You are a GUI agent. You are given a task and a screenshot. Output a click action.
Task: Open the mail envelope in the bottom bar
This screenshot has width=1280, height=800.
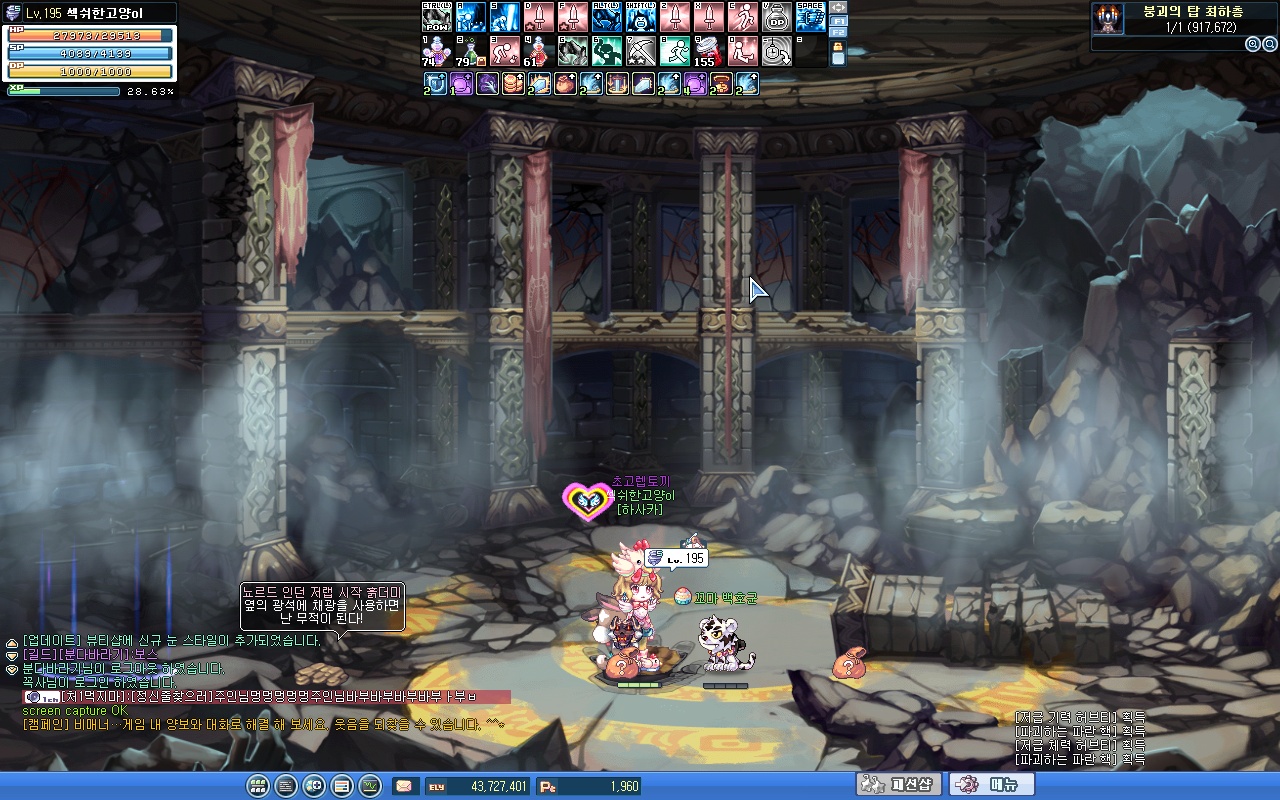tap(405, 786)
